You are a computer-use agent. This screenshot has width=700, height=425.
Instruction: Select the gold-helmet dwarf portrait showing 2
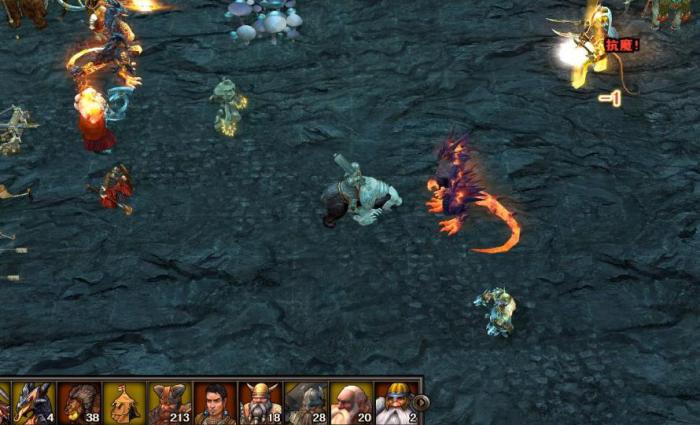394,403
